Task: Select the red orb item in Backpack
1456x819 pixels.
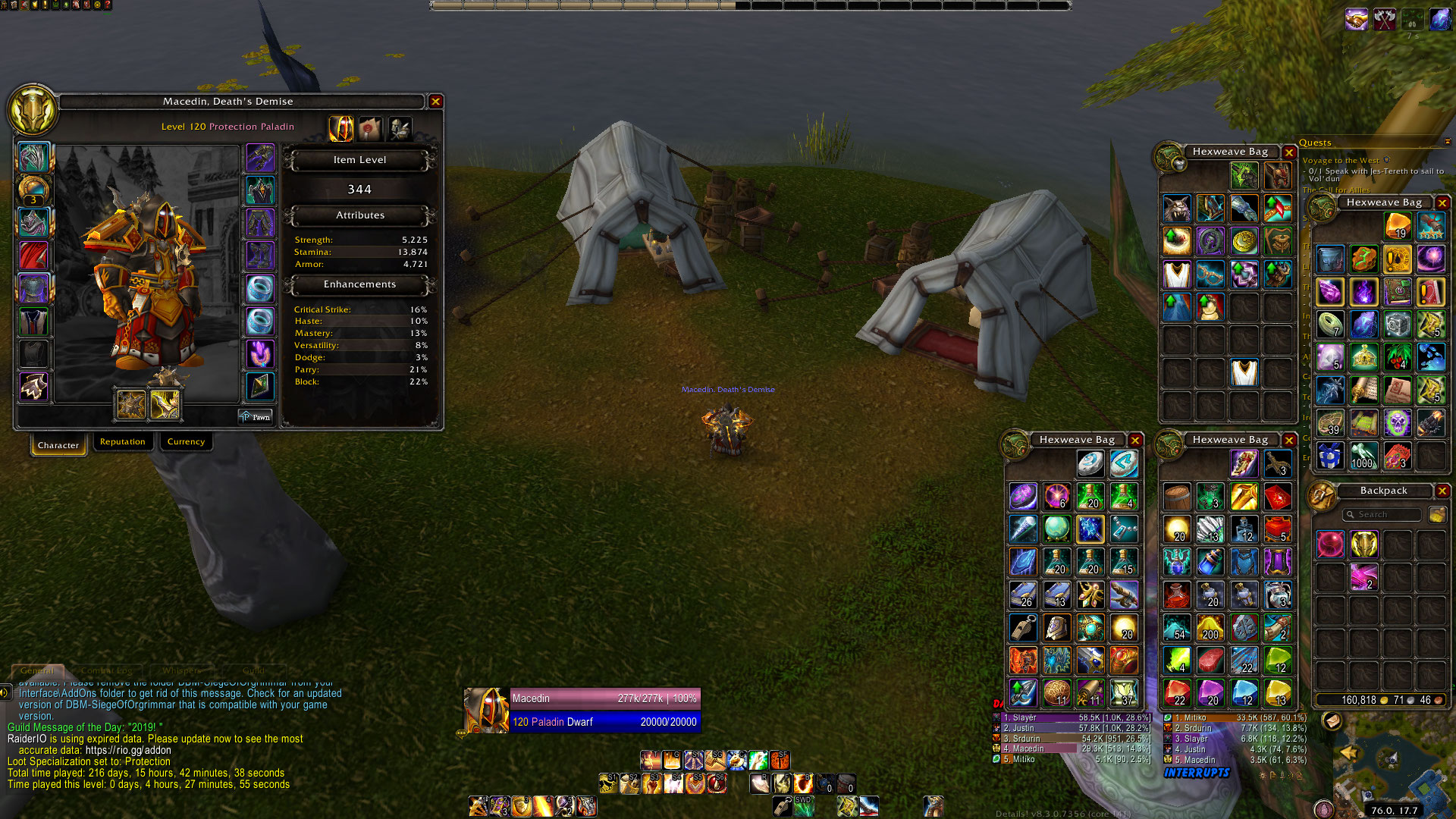Action: coord(1330,544)
